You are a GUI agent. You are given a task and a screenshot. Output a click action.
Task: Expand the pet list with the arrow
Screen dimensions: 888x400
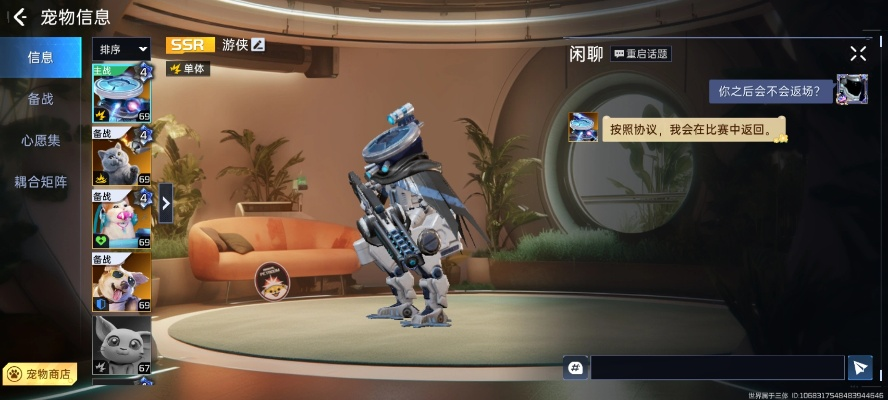(166, 202)
